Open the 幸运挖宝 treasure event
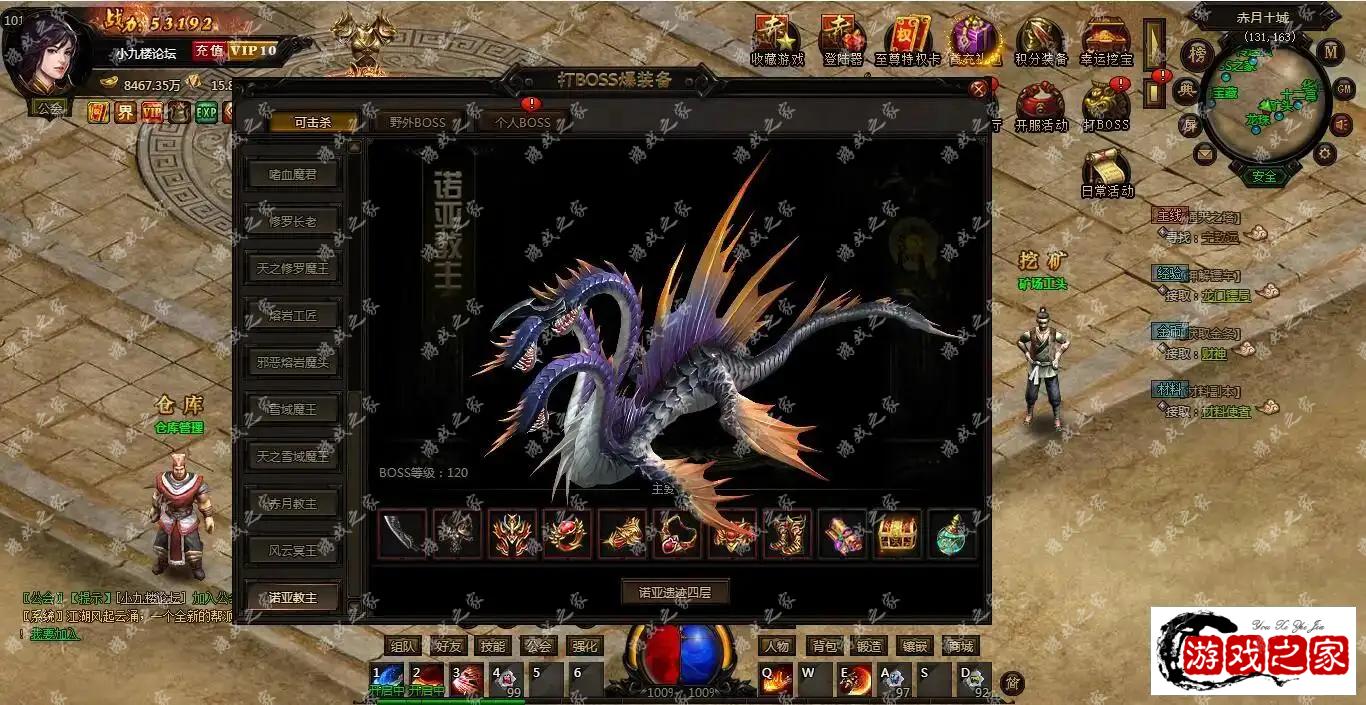This screenshot has height=705, width=1366. click(1106, 42)
